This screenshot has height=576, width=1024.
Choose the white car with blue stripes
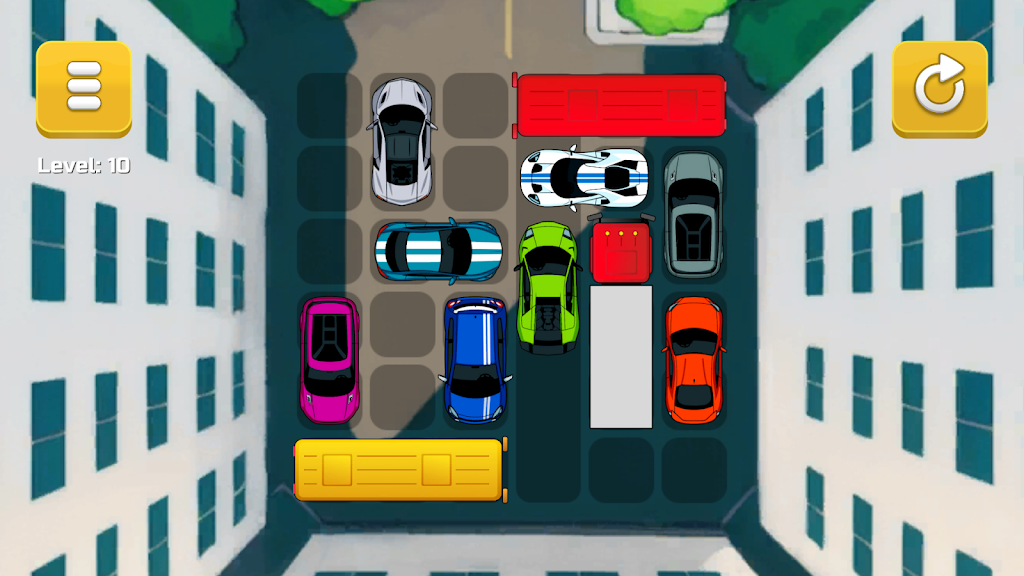(584, 178)
